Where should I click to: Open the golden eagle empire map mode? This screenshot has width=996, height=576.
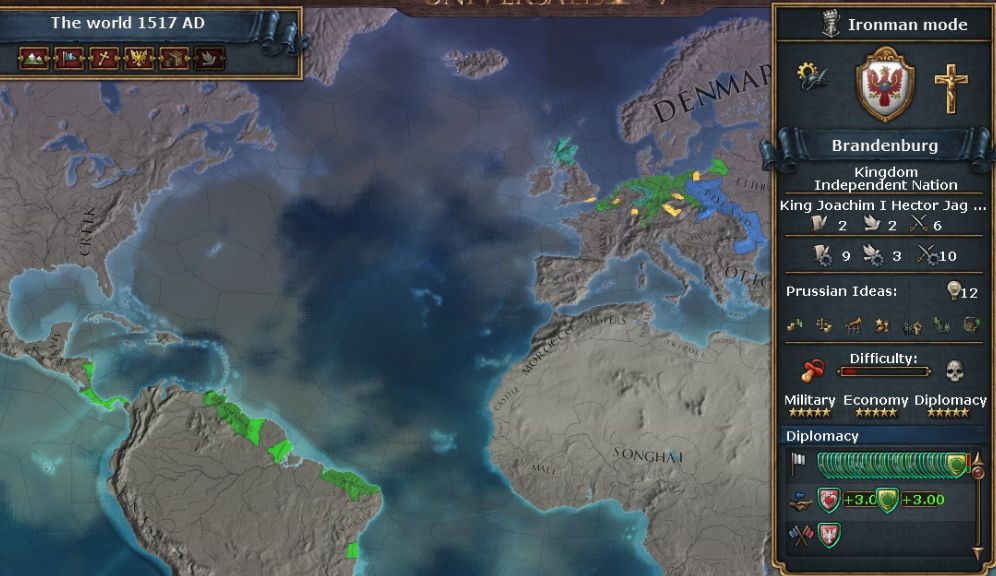pyautogui.click(x=140, y=59)
